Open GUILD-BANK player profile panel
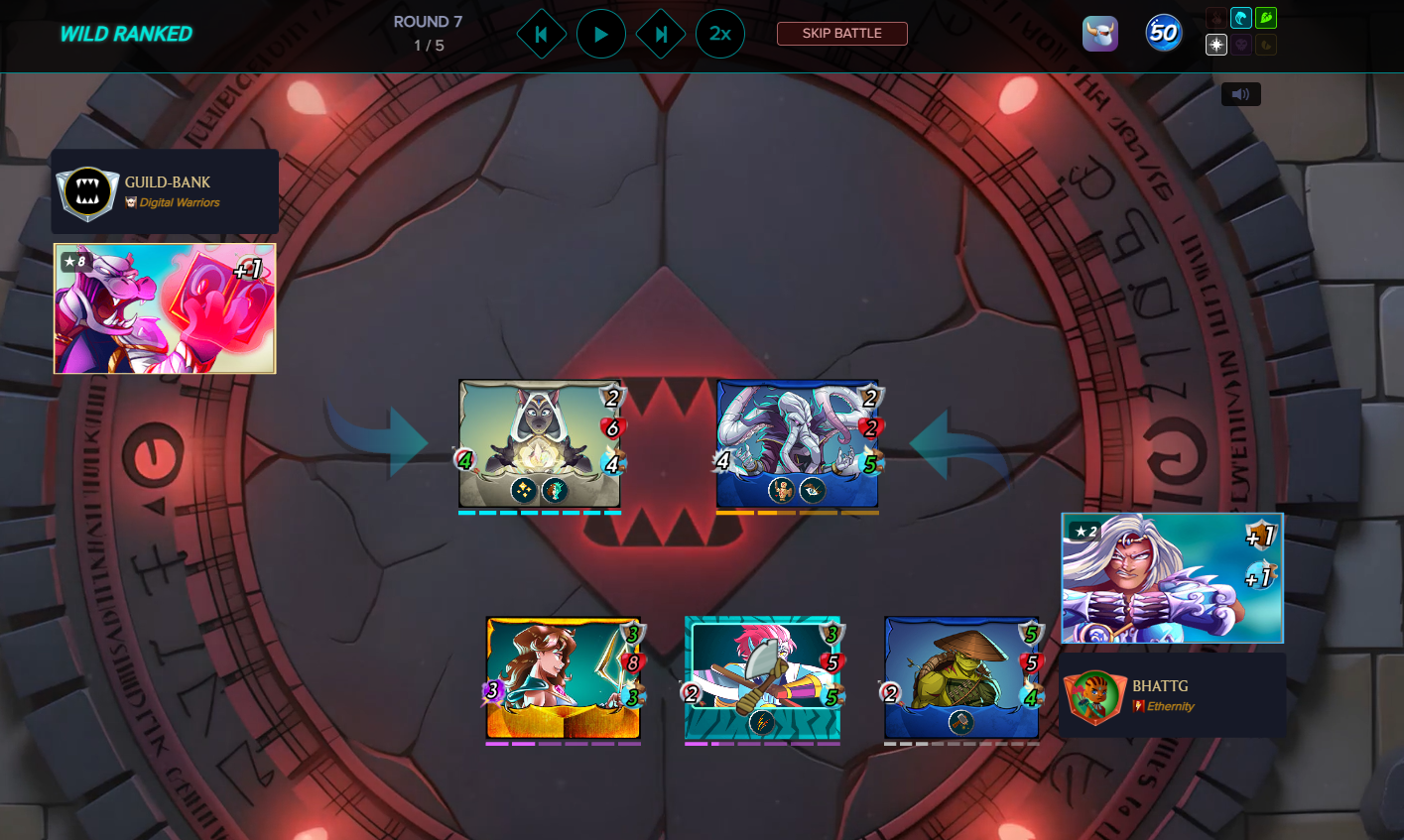The image size is (1404, 840). [x=165, y=191]
